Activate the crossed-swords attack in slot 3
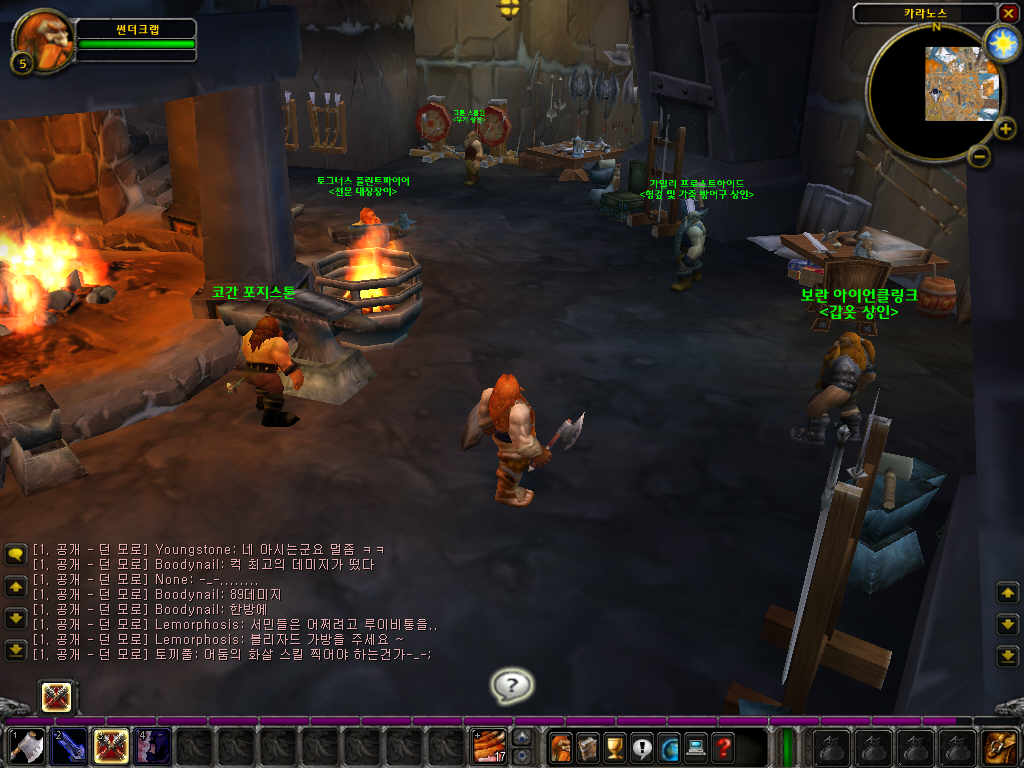1024x768 pixels. [110, 747]
